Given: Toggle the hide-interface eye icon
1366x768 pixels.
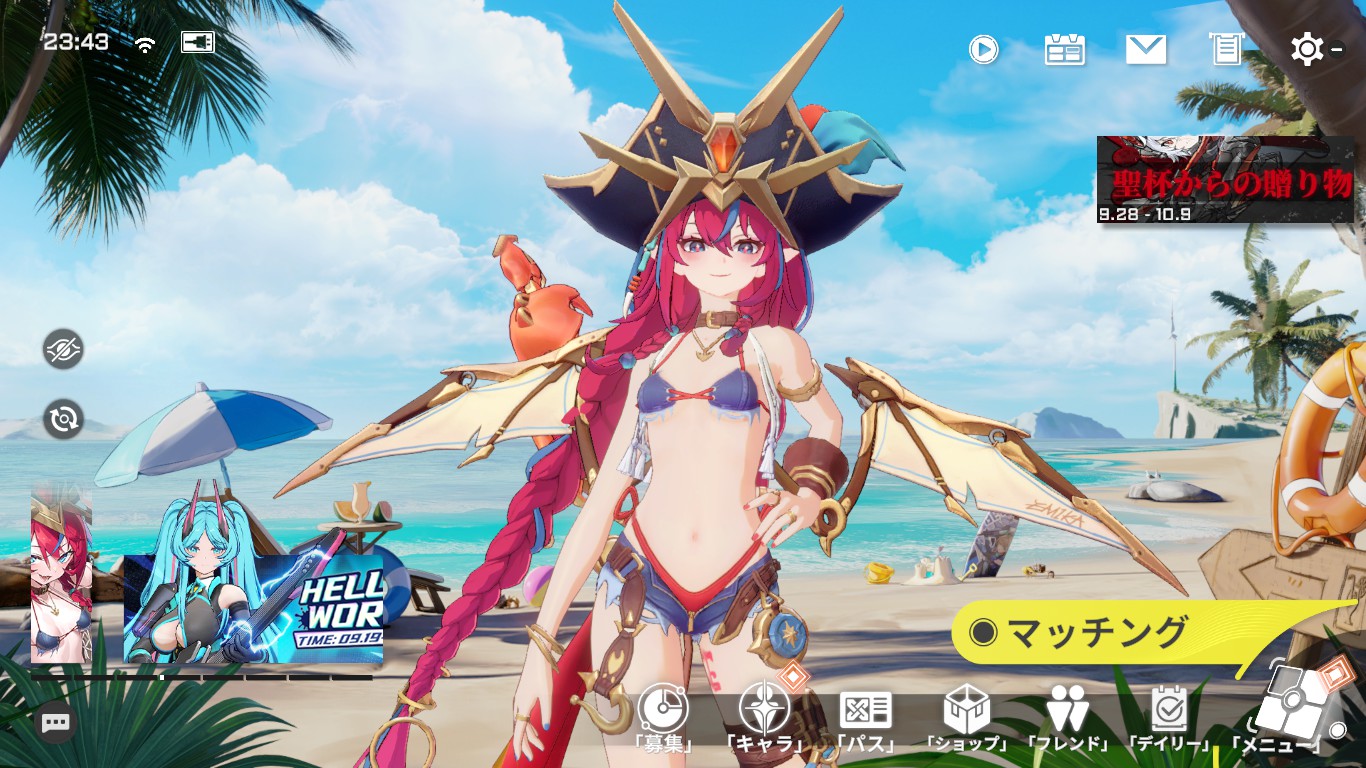Looking at the screenshot, I should 63,349.
